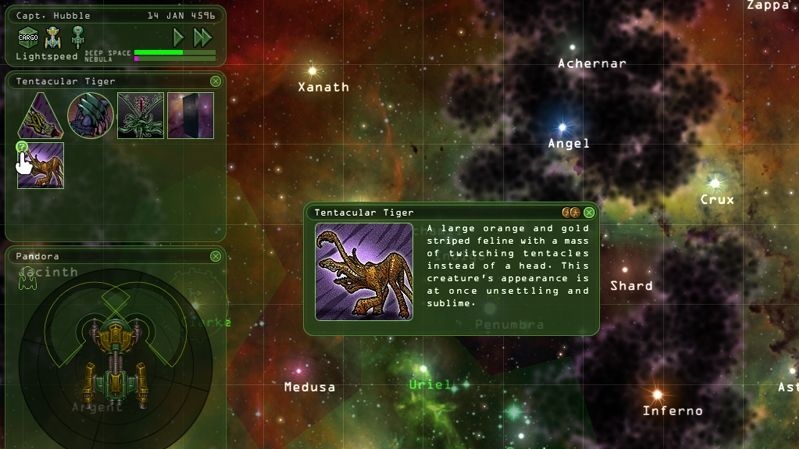Click the gold coins icon on tiger popup
This screenshot has height=449, width=799.
570,212
